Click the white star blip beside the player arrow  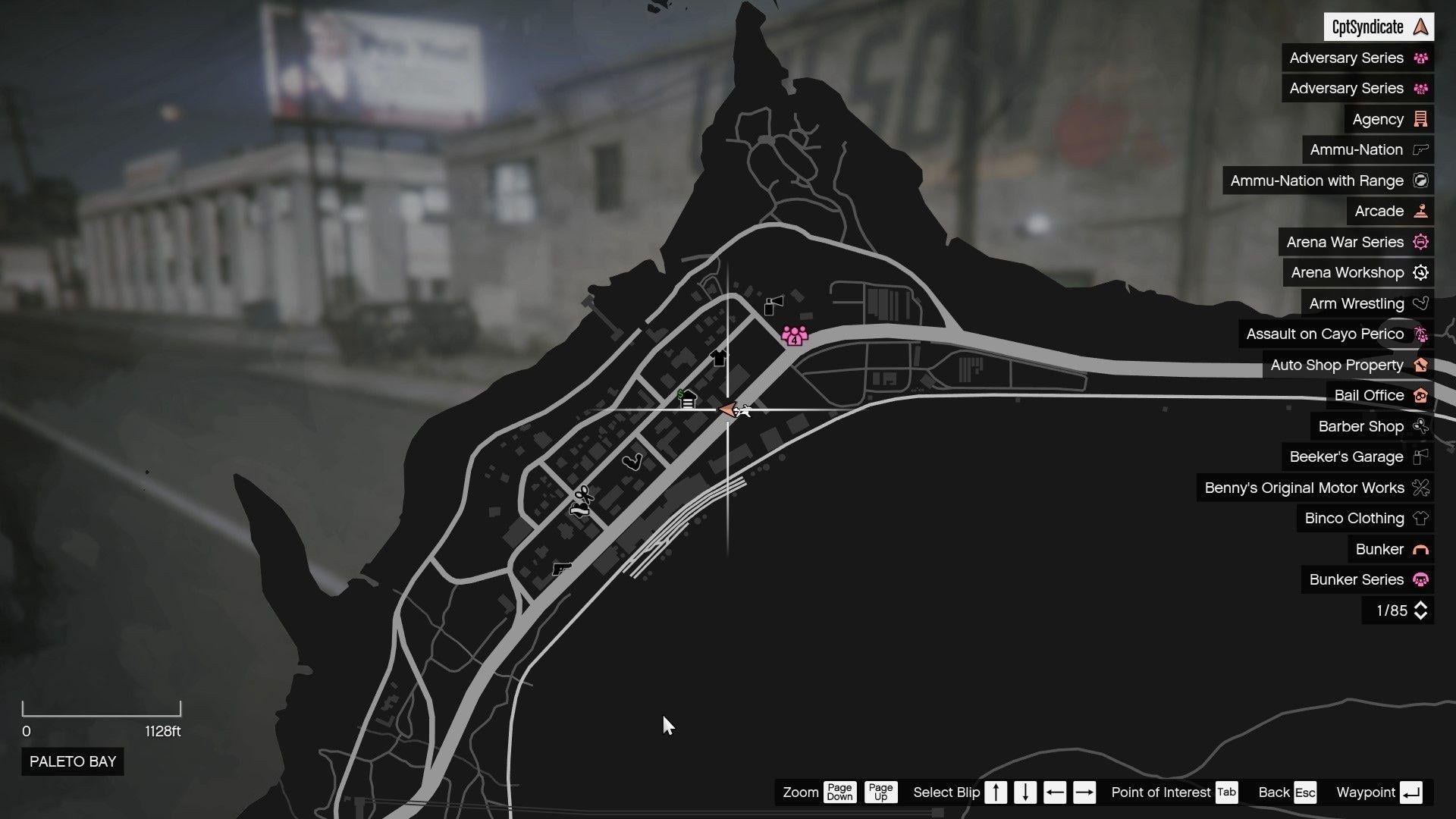point(745,411)
